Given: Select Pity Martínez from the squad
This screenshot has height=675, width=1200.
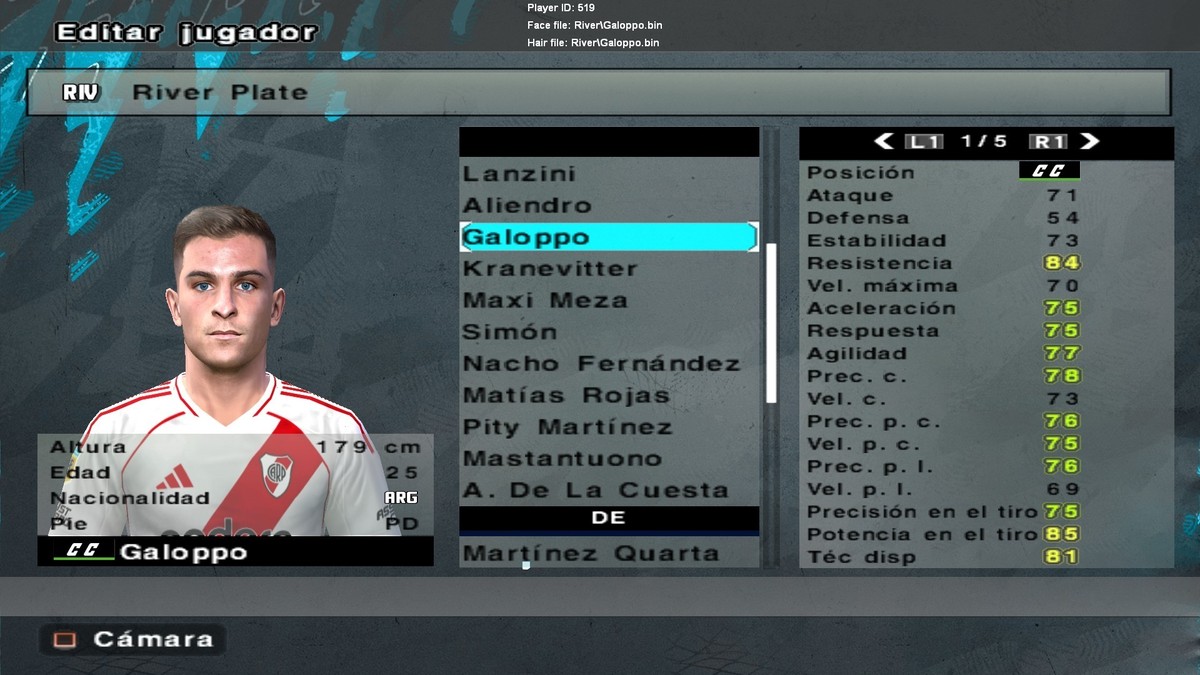Looking at the screenshot, I should pyautogui.click(x=568, y=428).
